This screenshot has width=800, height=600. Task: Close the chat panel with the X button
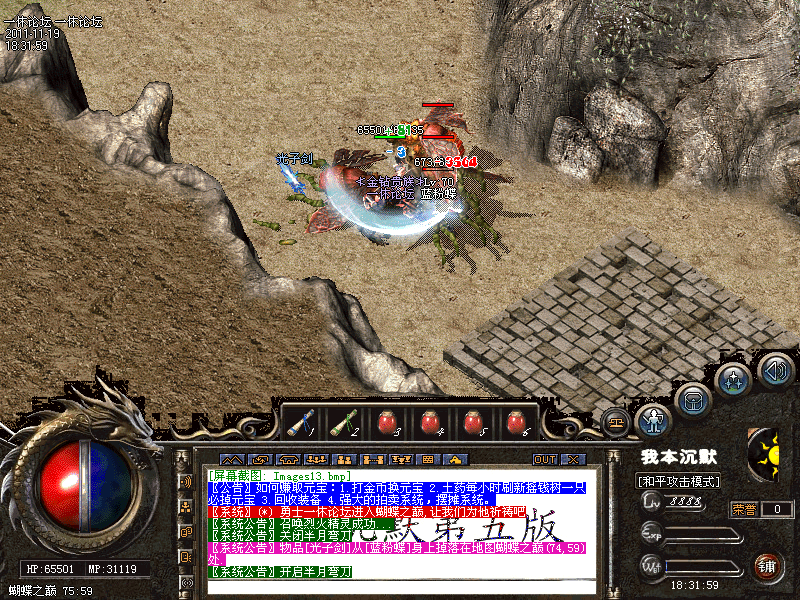573,459
